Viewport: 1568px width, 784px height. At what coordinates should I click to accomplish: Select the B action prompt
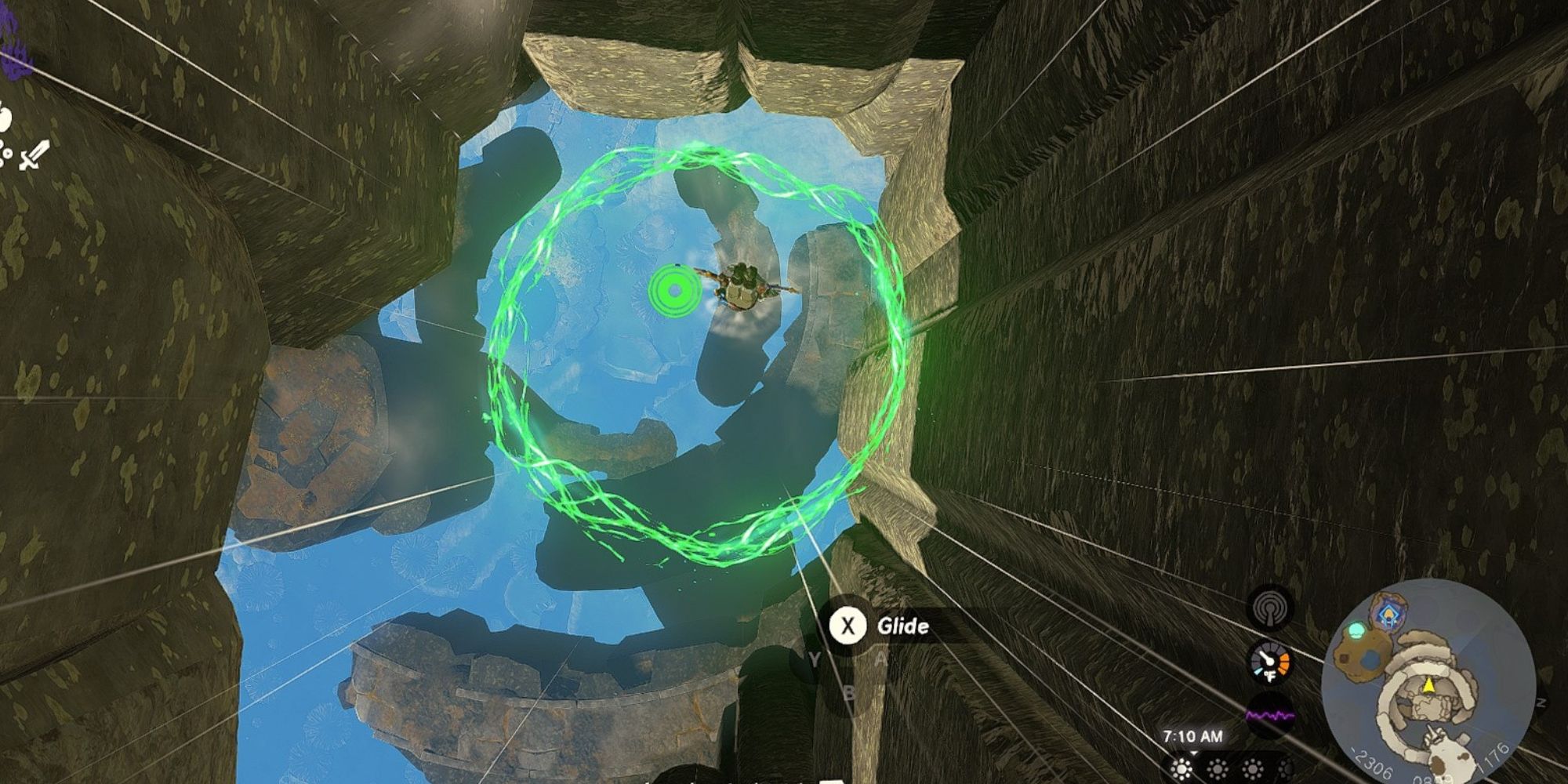tap(849, 693)
